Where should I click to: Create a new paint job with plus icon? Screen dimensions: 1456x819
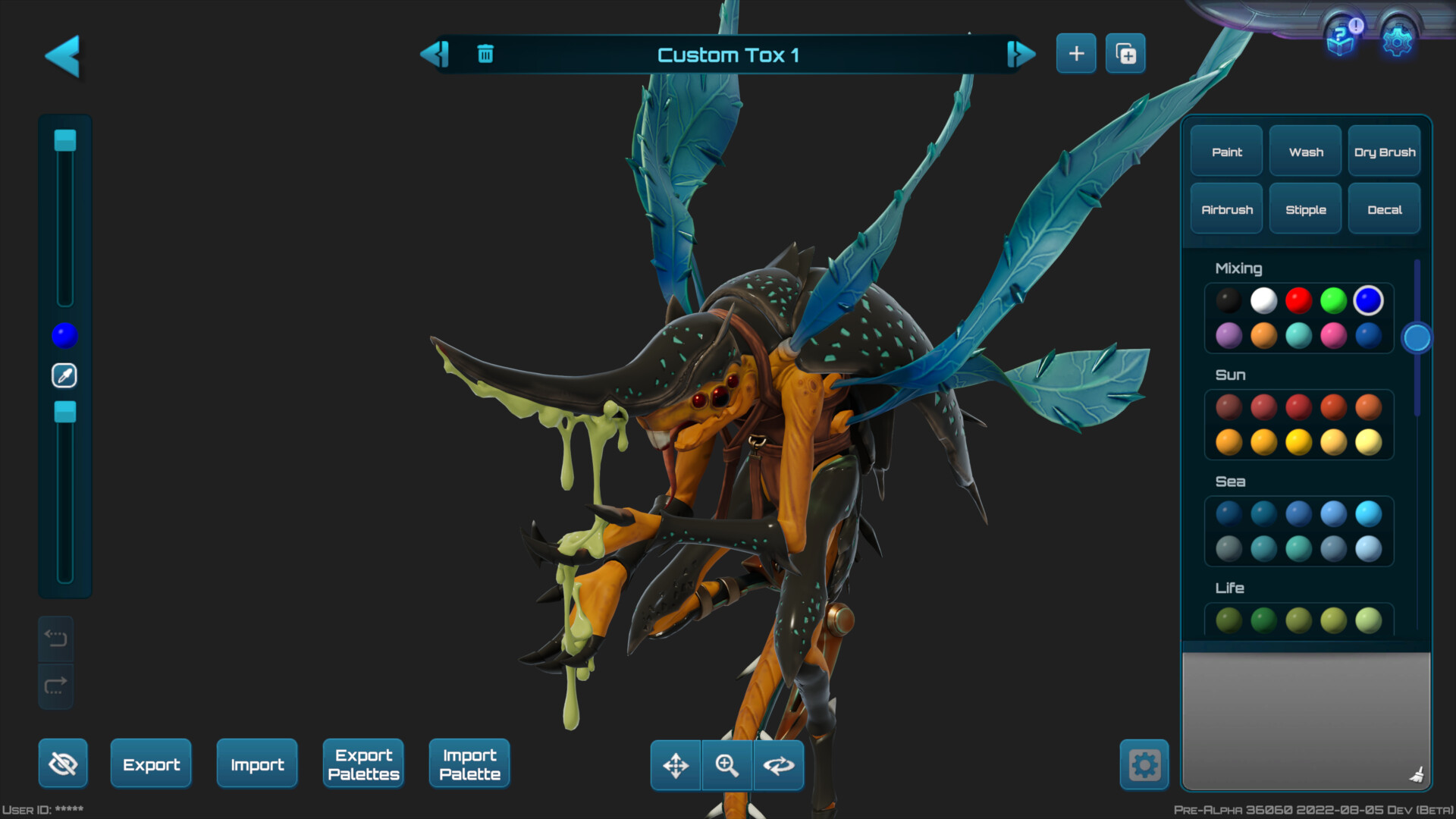tap(1075, 53)
